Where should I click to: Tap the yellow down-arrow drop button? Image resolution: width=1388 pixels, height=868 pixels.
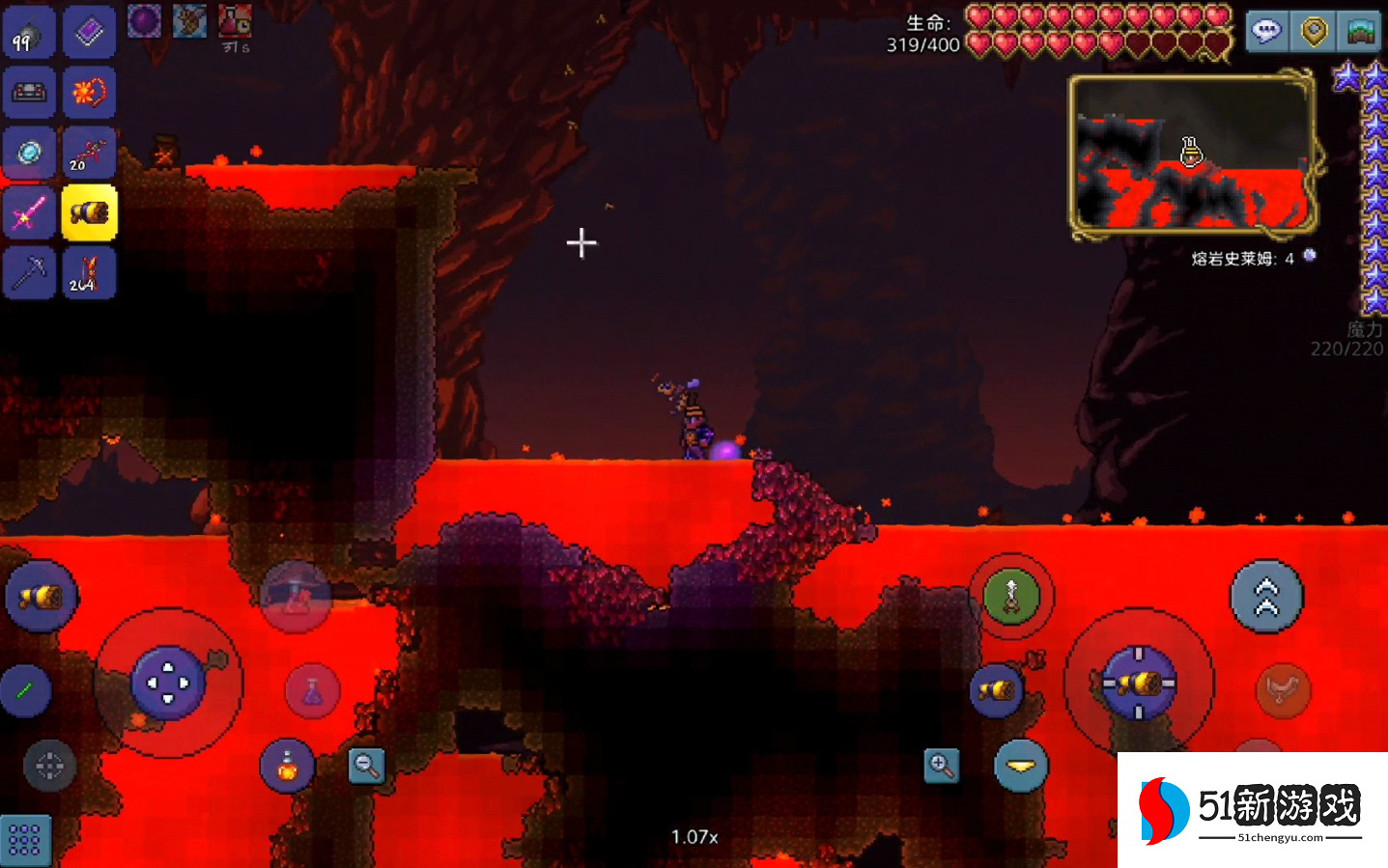1020,767
